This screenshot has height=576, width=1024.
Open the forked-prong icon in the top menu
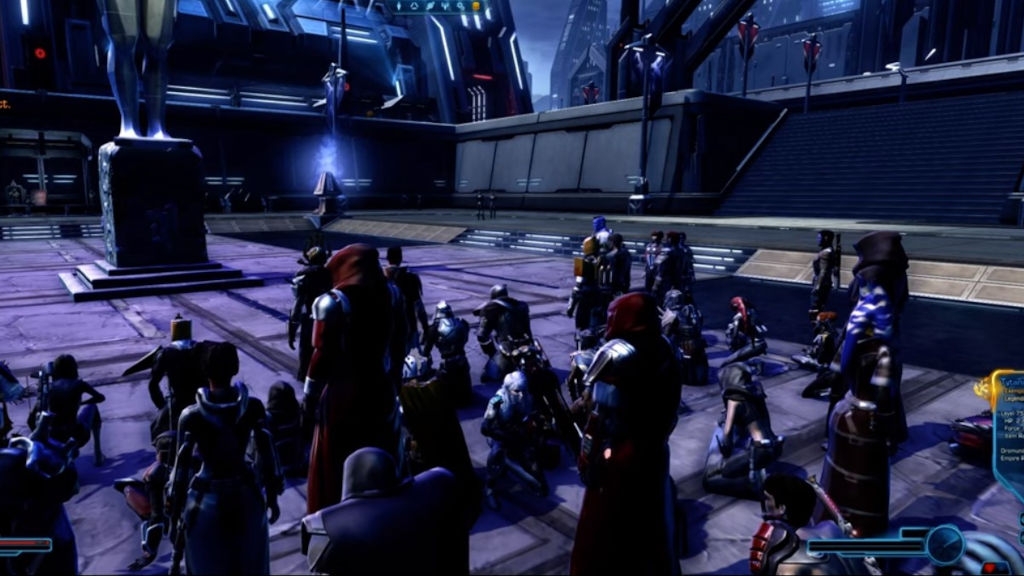pyautogui.click(x=445, y=6)
